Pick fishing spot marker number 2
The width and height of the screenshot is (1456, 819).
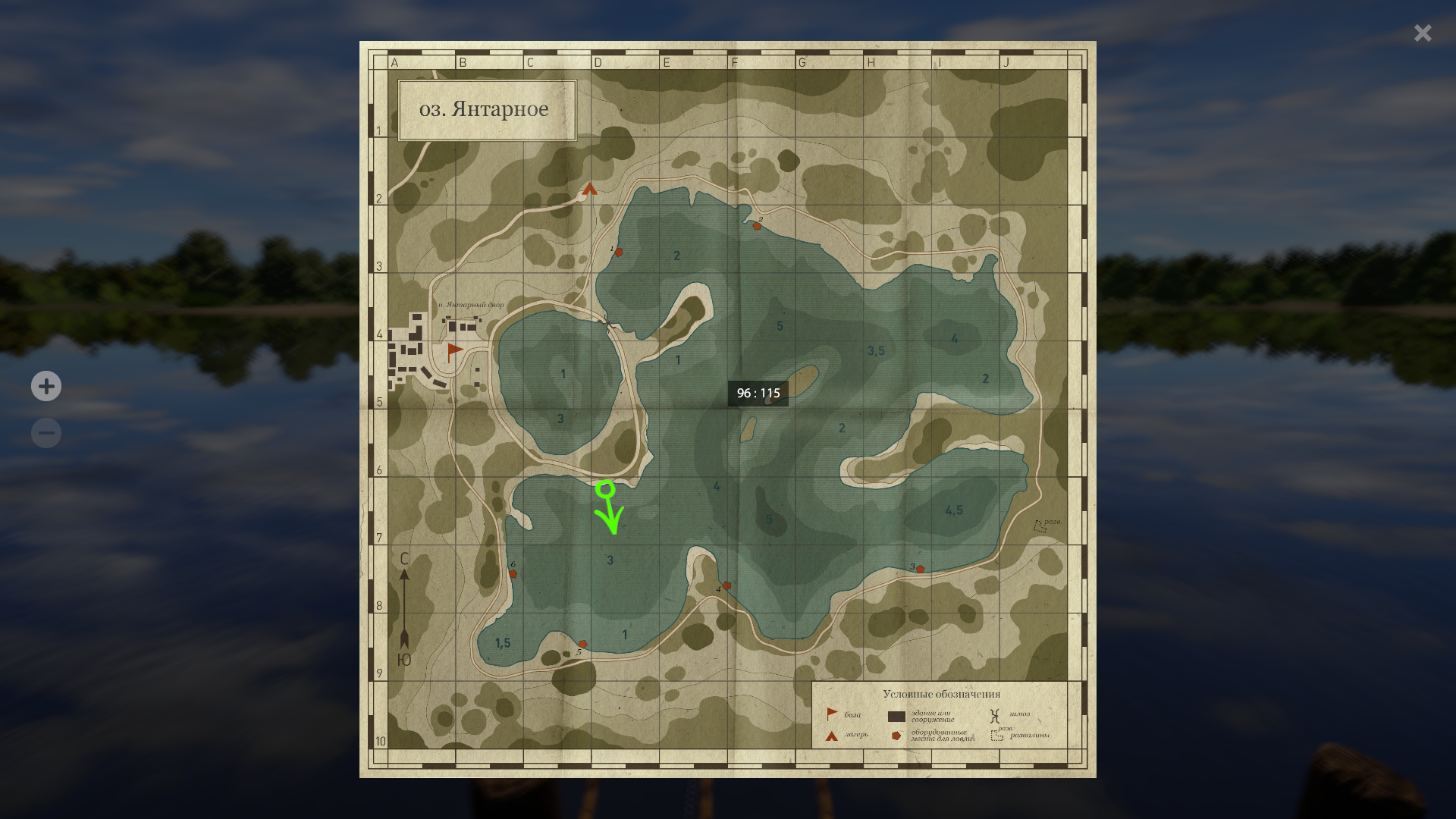757,226
